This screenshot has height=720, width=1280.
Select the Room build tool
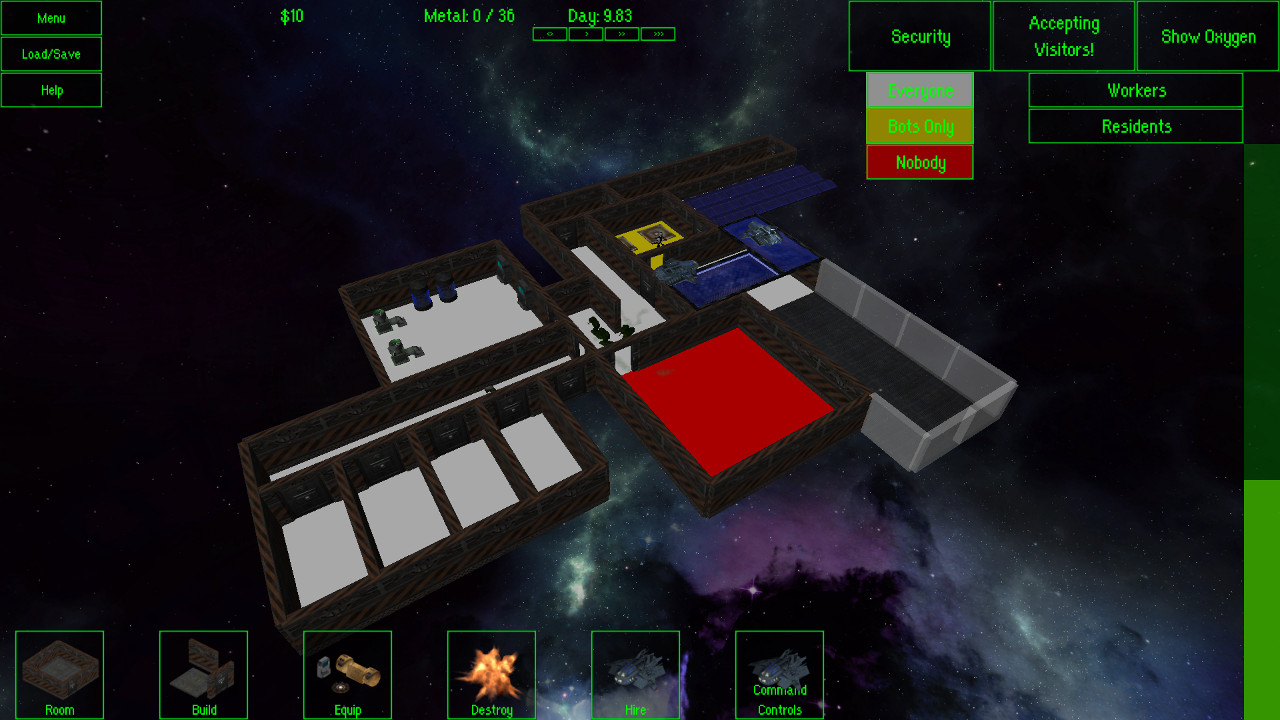point(59,674)
